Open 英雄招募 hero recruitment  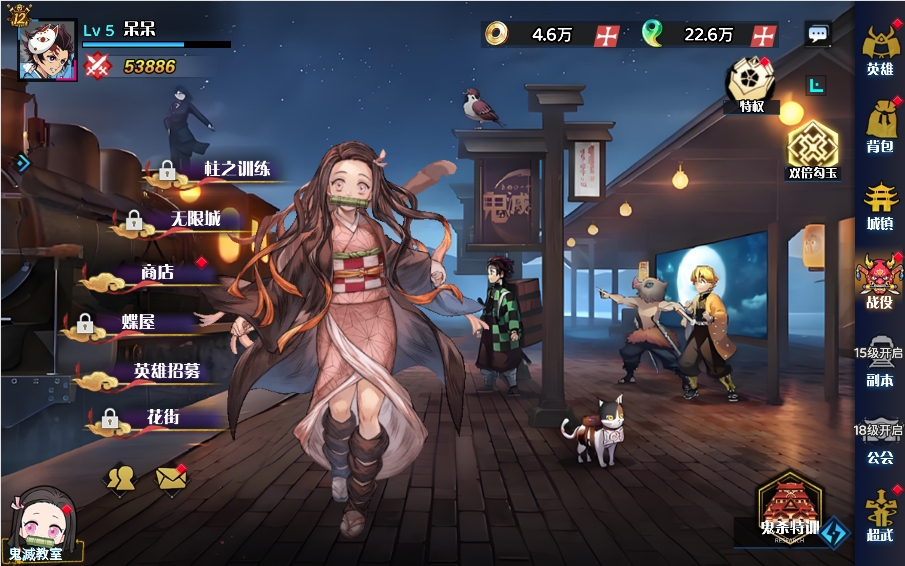(165, 371)
